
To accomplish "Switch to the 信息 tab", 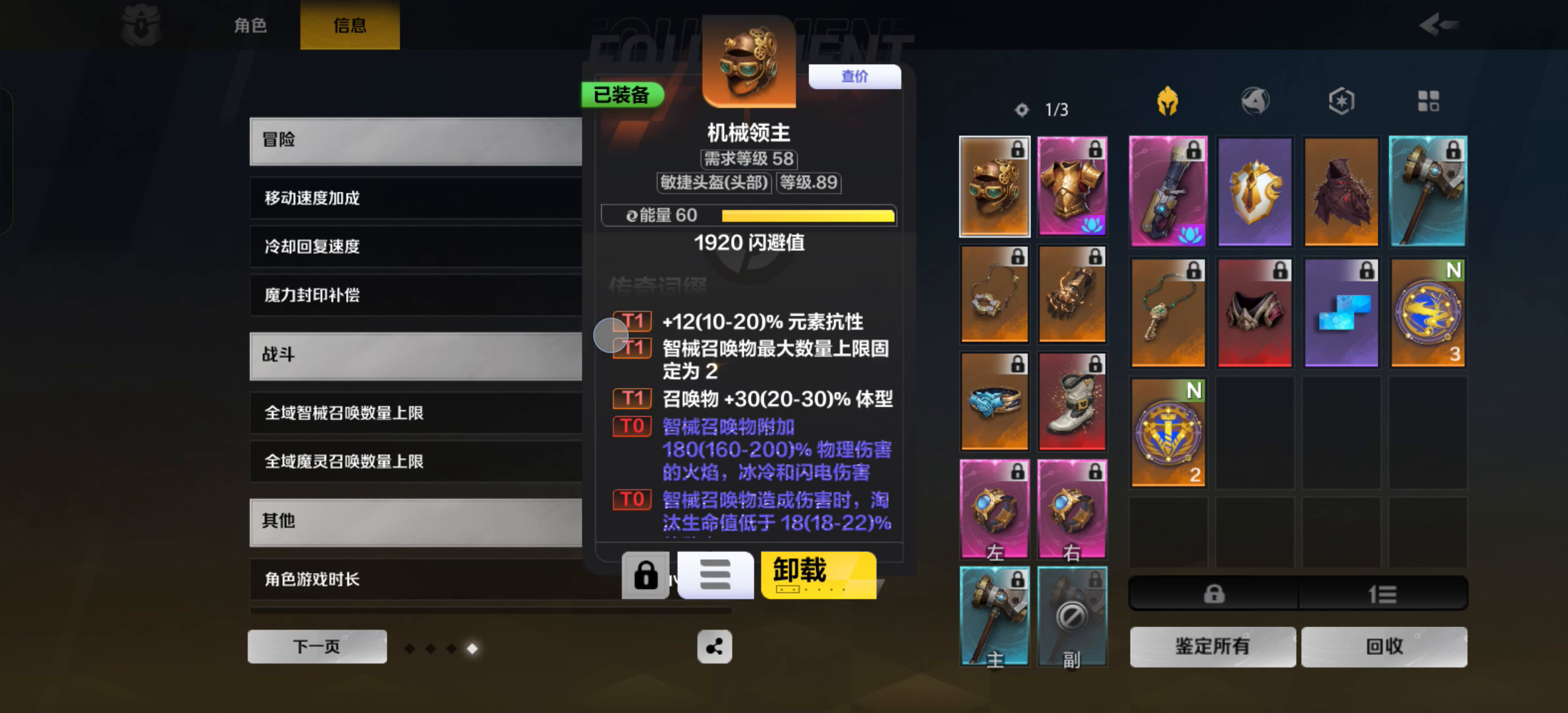I will click(x=349, y=25).
